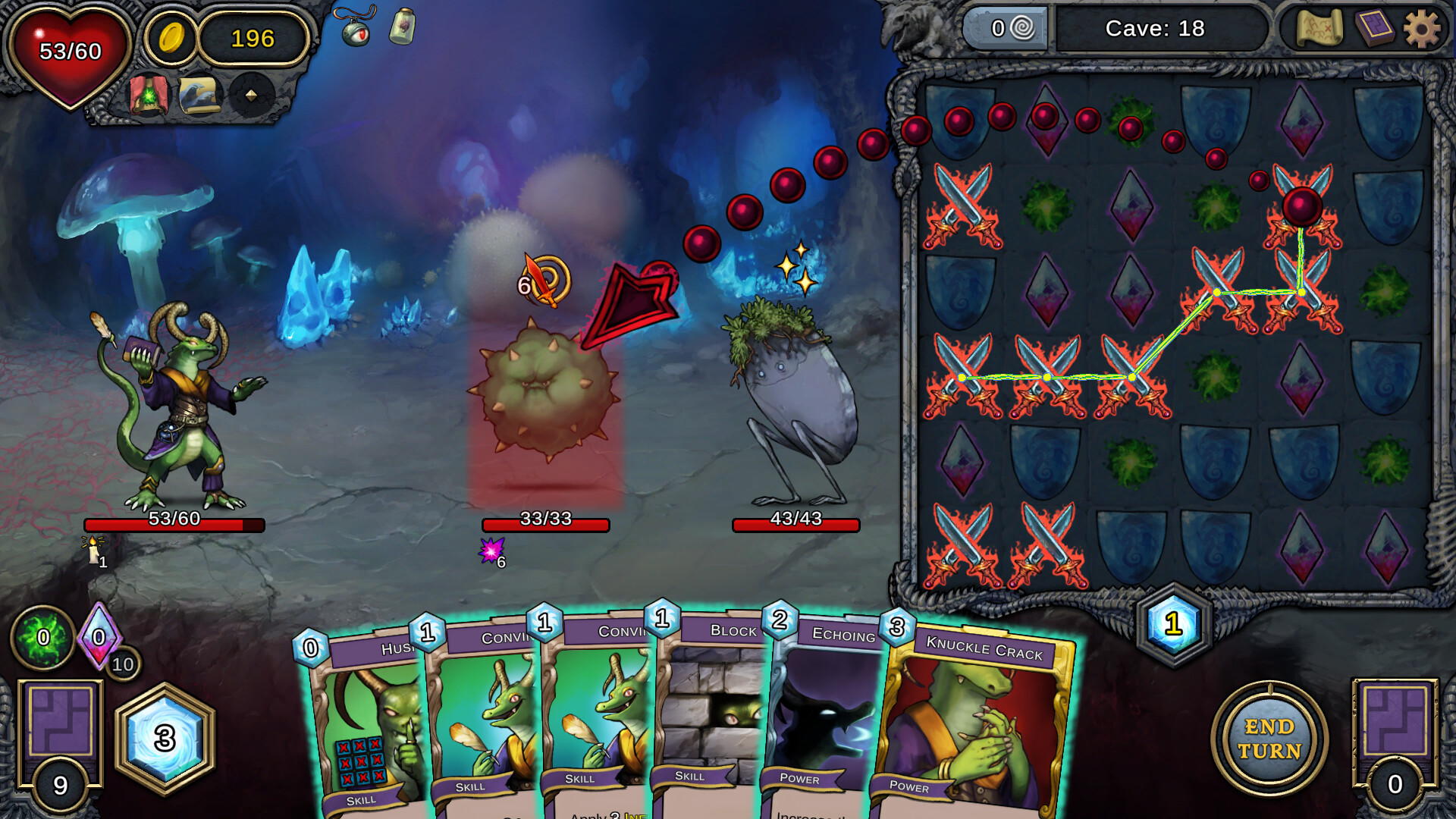Use the jar potion item

403,27
